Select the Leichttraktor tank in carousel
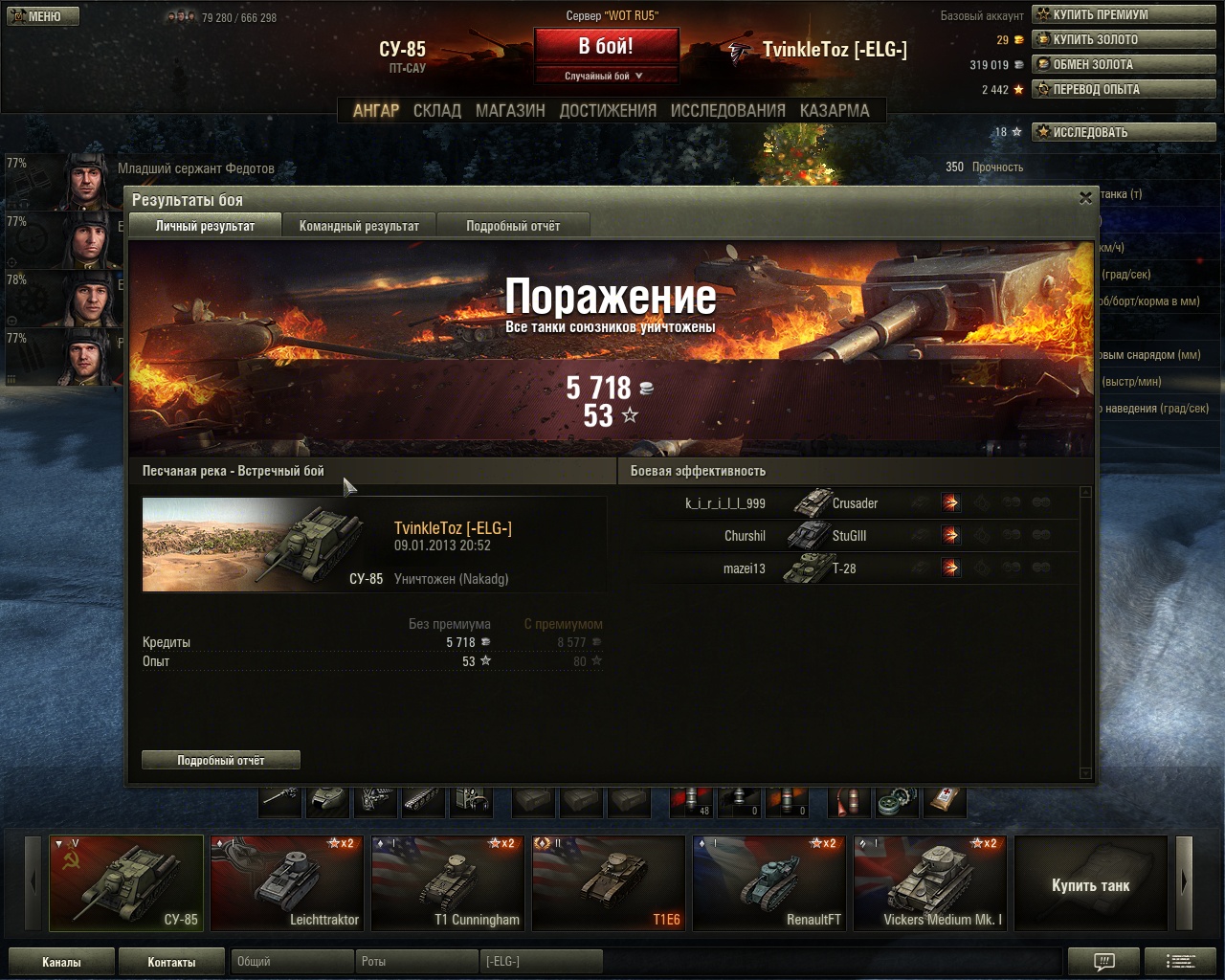 pos(287,882)
